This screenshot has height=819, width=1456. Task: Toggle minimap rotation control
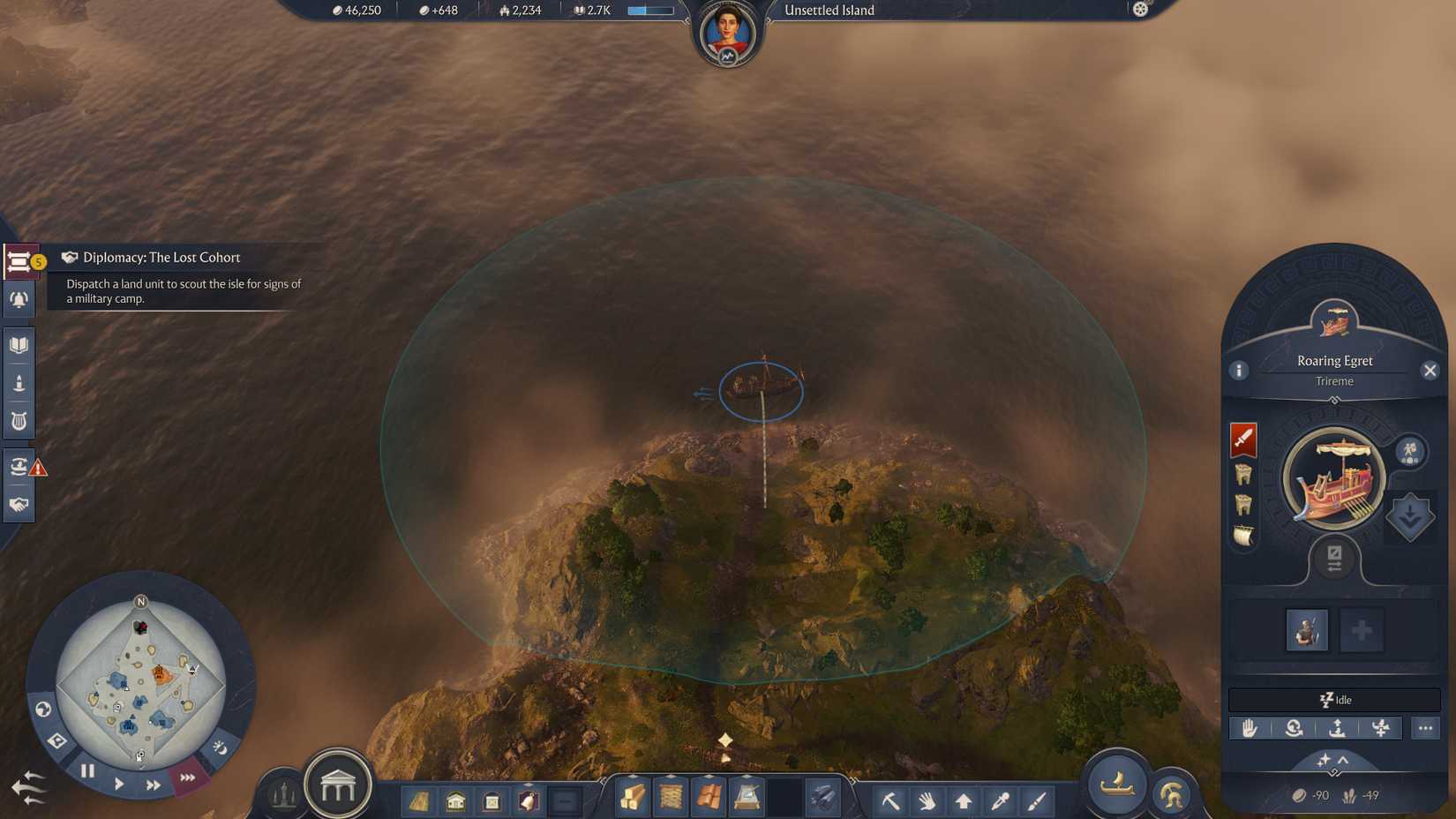(x=43, y=709)
